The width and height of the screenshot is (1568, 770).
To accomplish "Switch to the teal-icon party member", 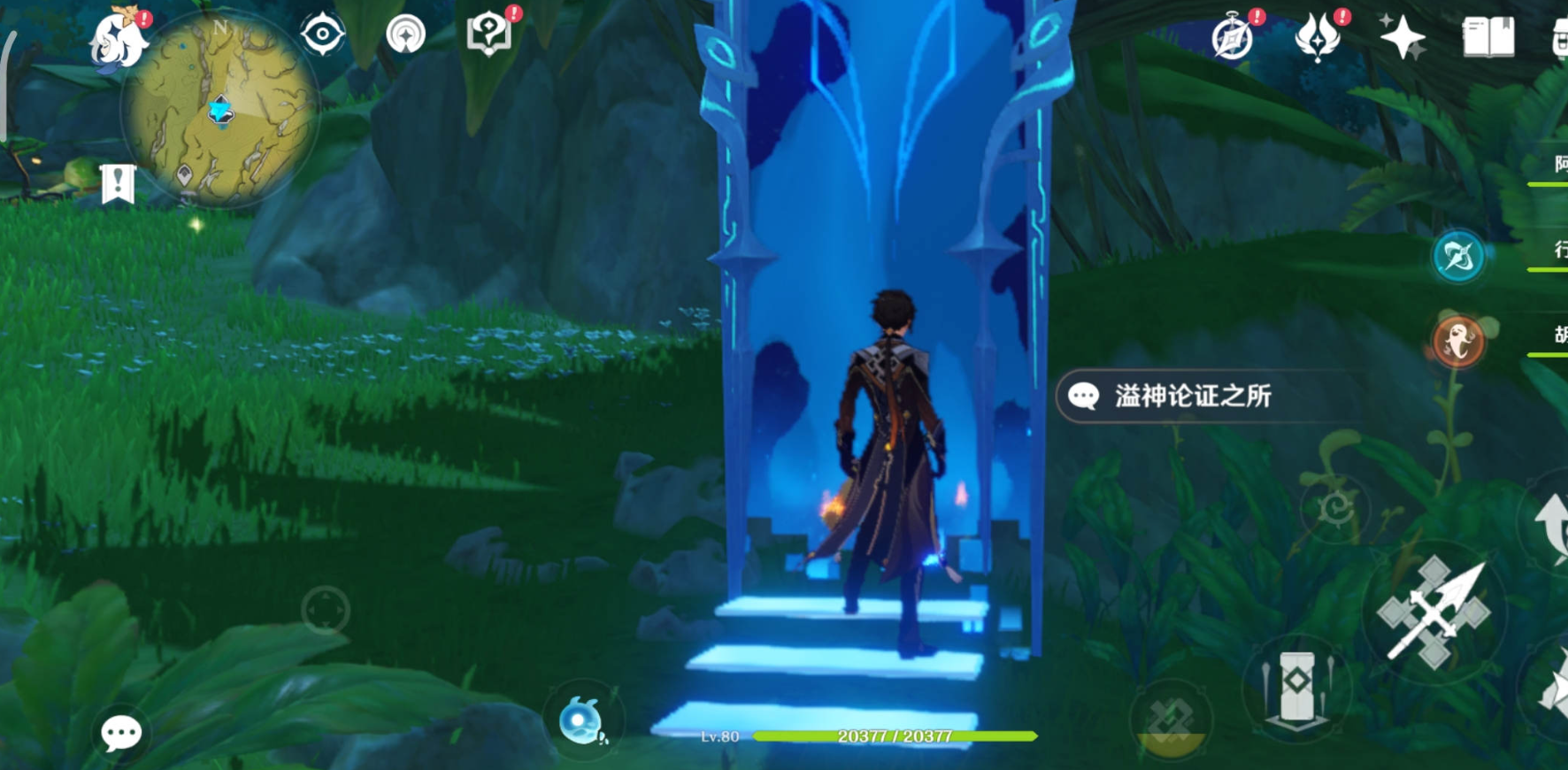I will (x=1457, y=257).
